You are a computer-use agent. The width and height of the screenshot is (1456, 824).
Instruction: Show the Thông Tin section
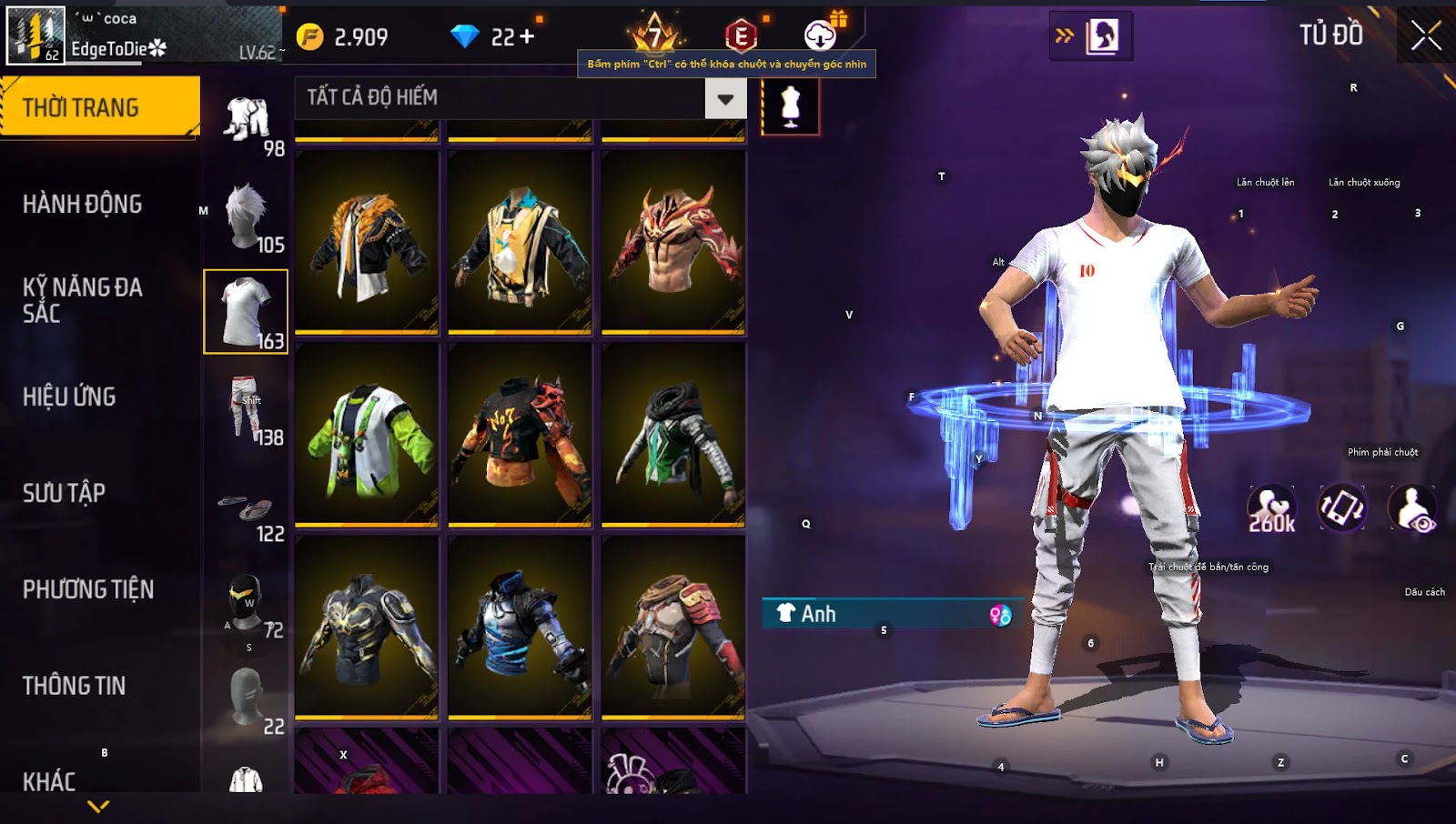(74, 687)
